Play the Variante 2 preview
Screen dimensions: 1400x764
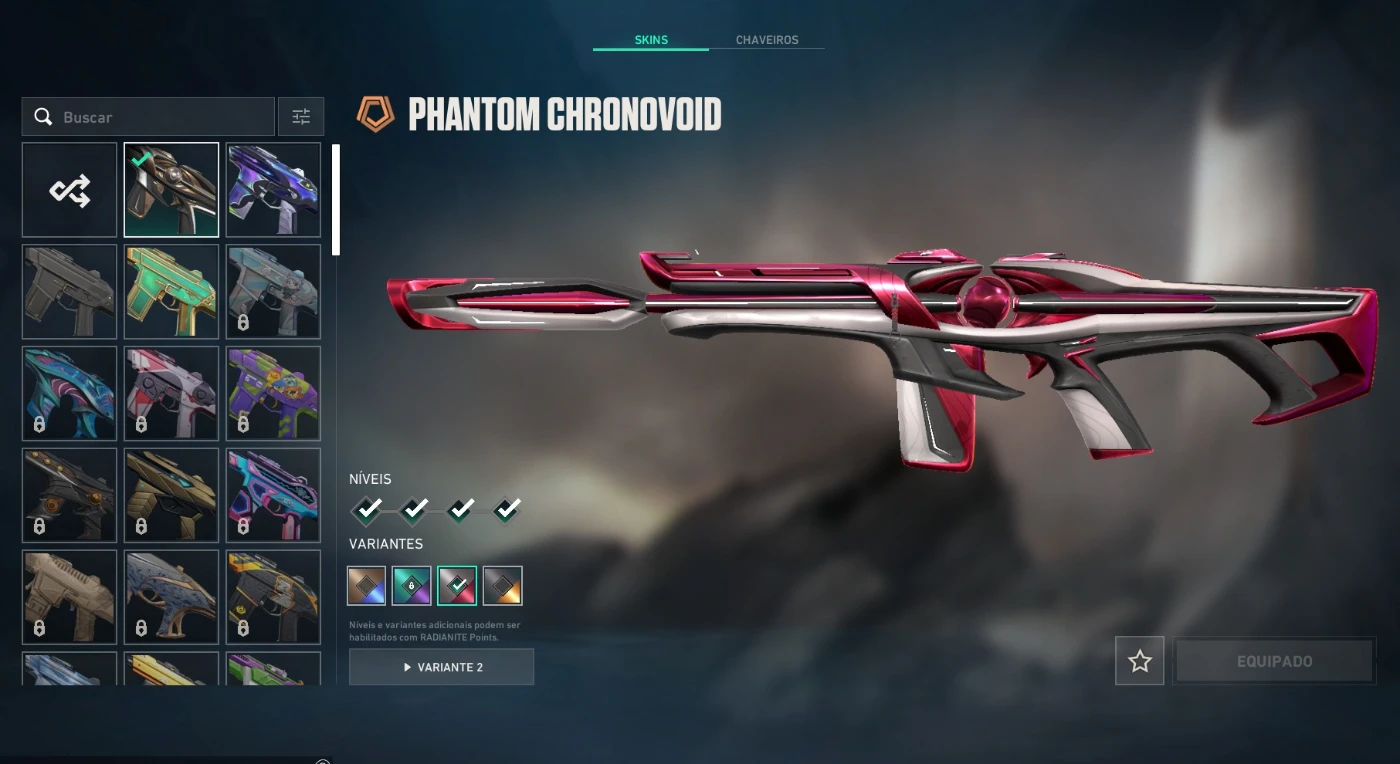pyautogui.click(x=441, y=667)
